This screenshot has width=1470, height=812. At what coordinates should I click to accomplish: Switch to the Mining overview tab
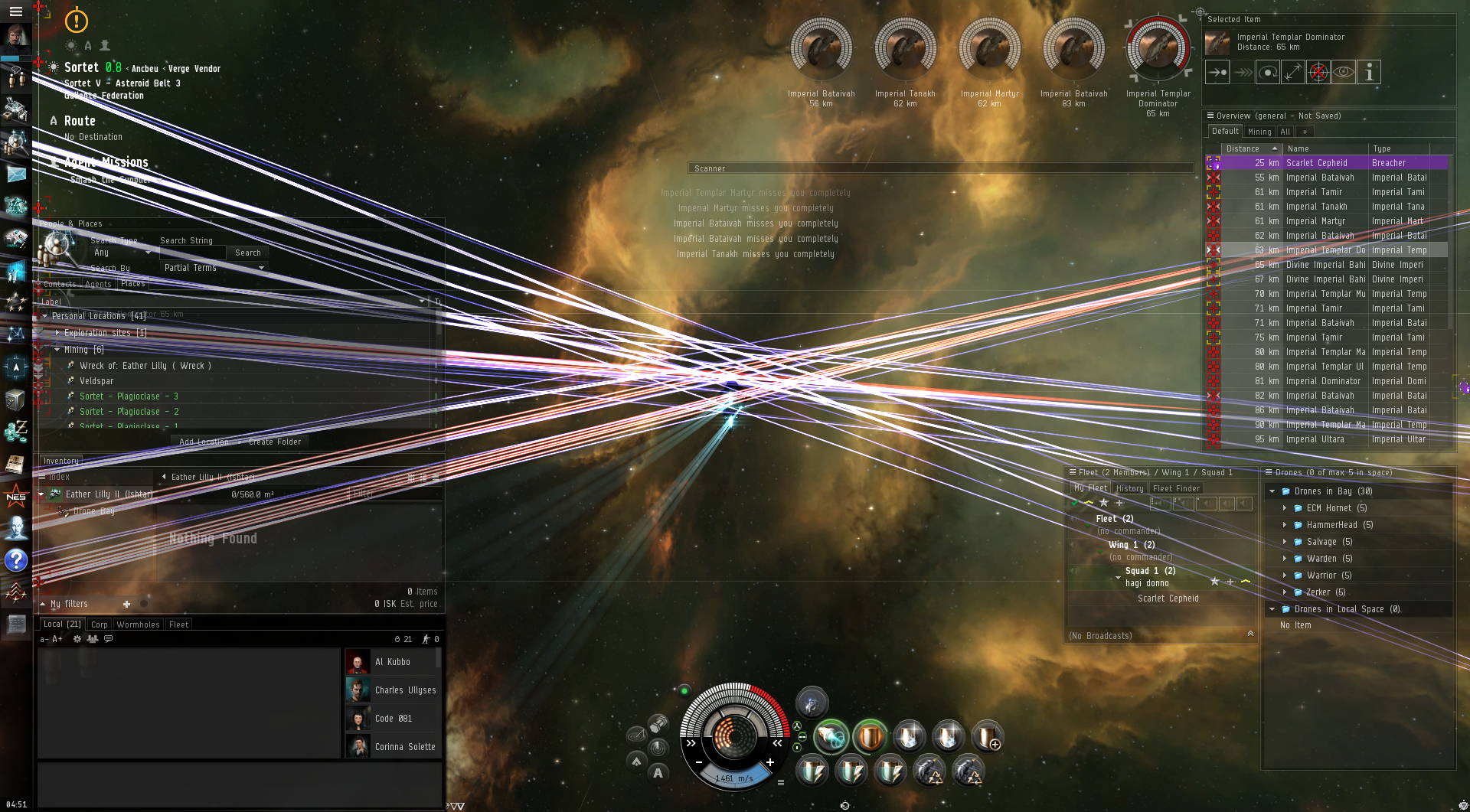coord(1259,132)
